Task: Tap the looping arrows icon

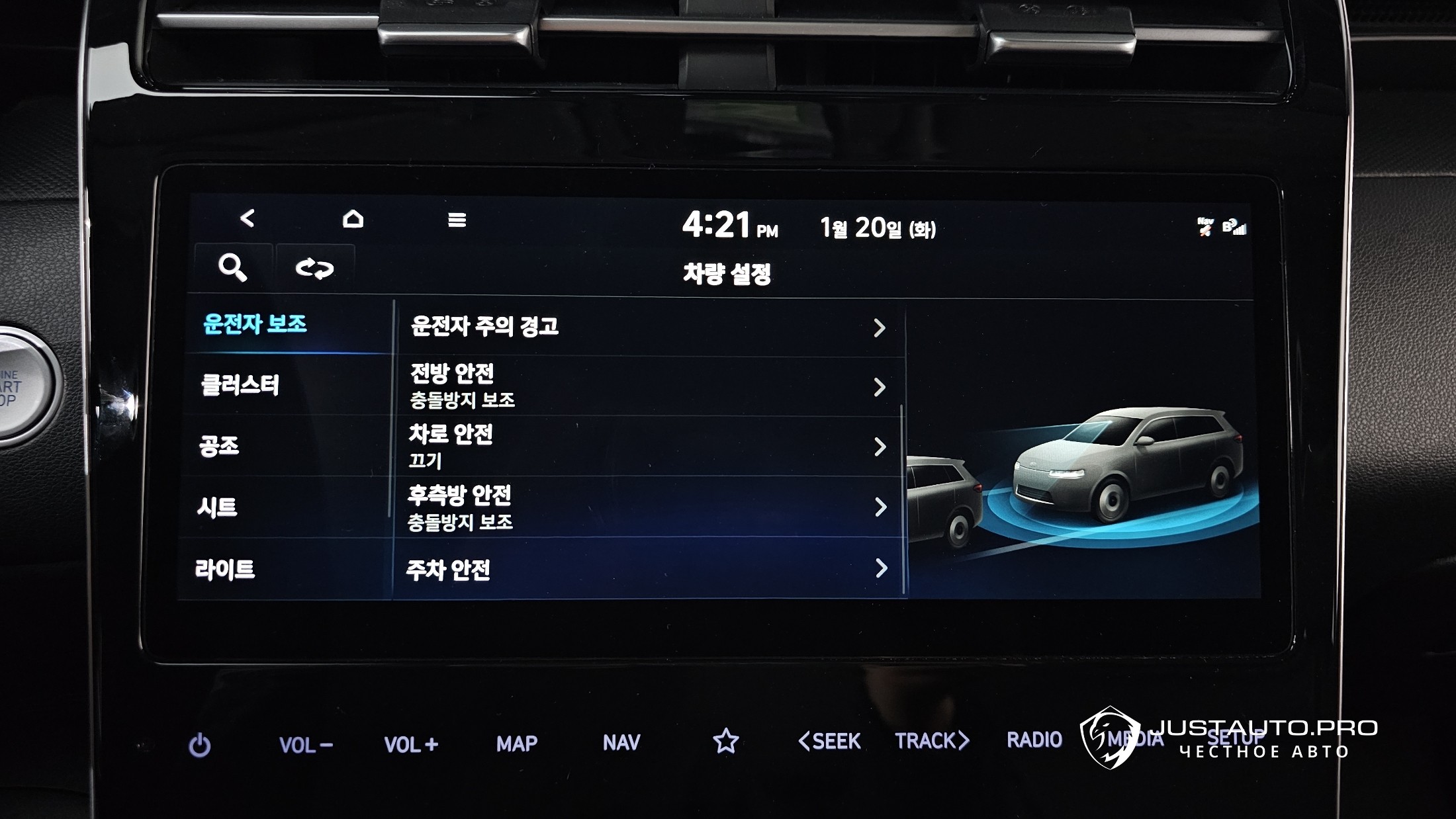Action: click(314, 269)
